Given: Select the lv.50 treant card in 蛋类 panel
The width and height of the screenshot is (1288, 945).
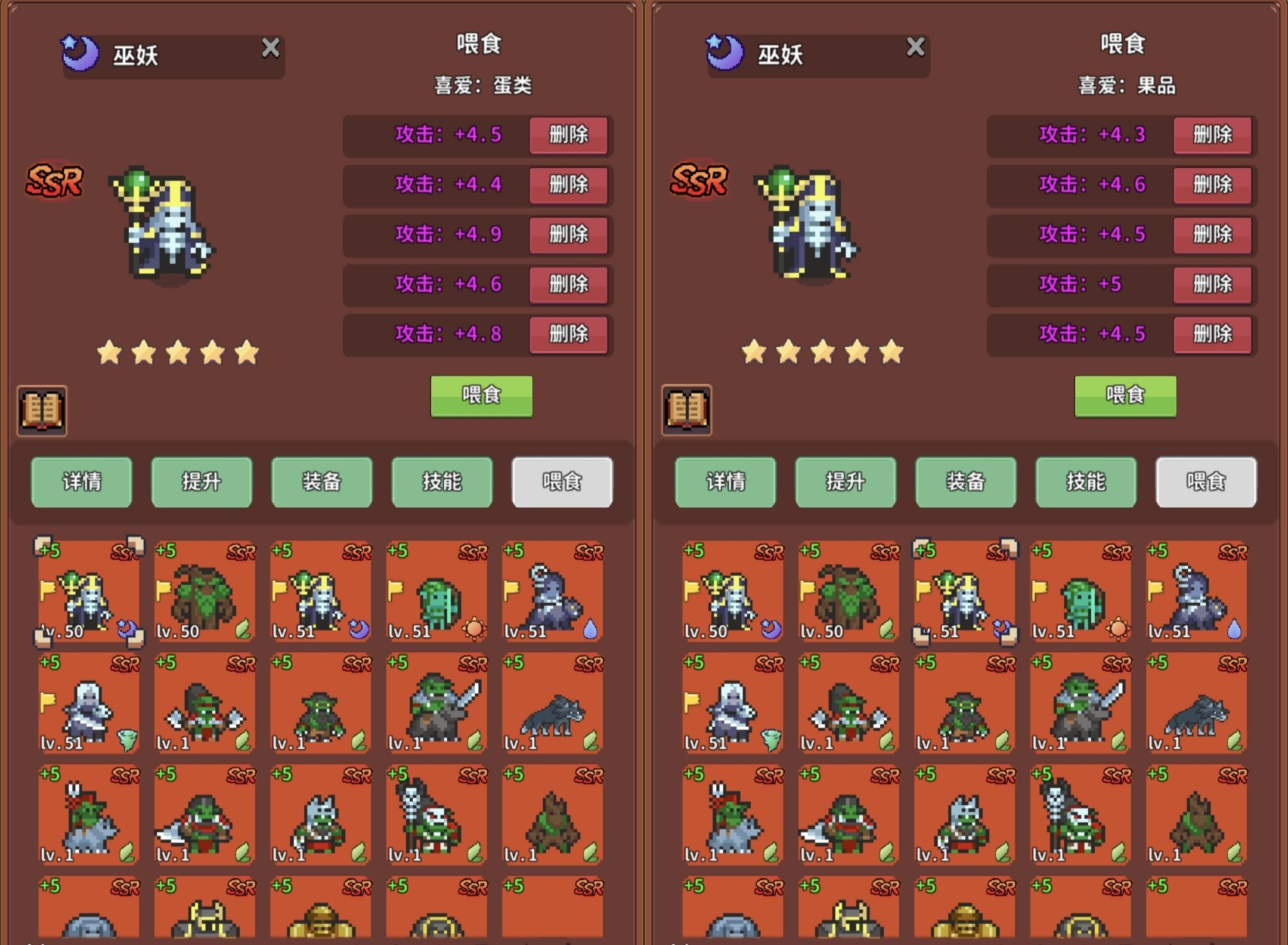Looking at the screenshot, I should (205, 591).
